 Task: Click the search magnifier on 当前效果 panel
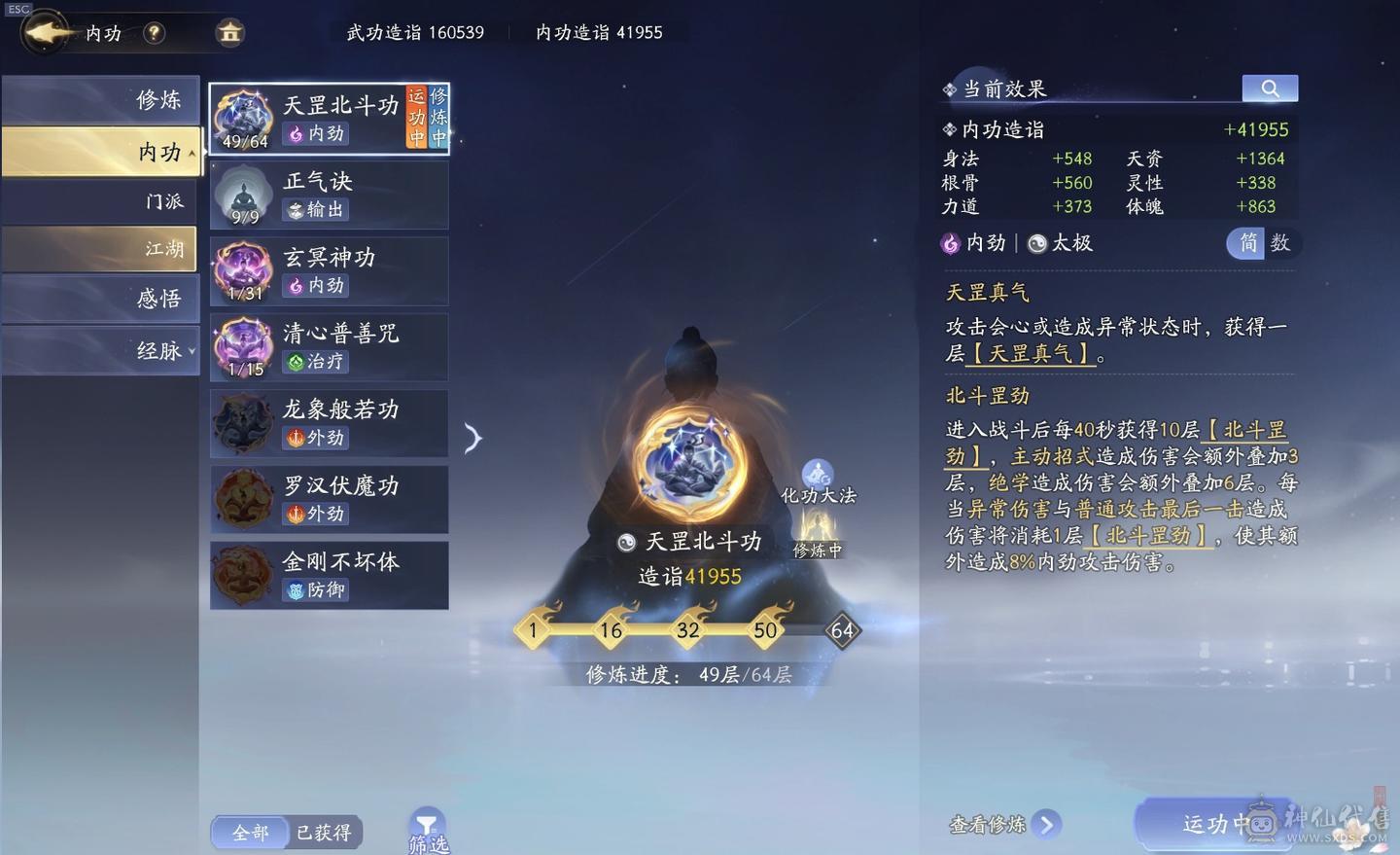point(1270,88)
